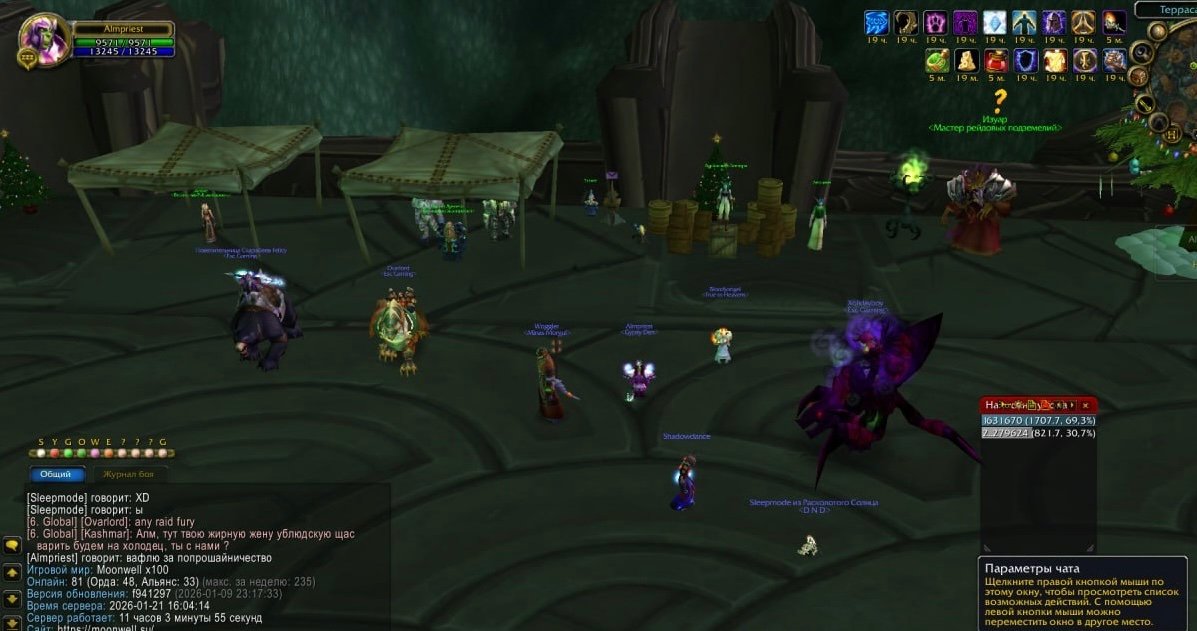The height and width of the screenshot is (631, 1197).
Task: Click the green flask buff icon
Action: [936, 61]
